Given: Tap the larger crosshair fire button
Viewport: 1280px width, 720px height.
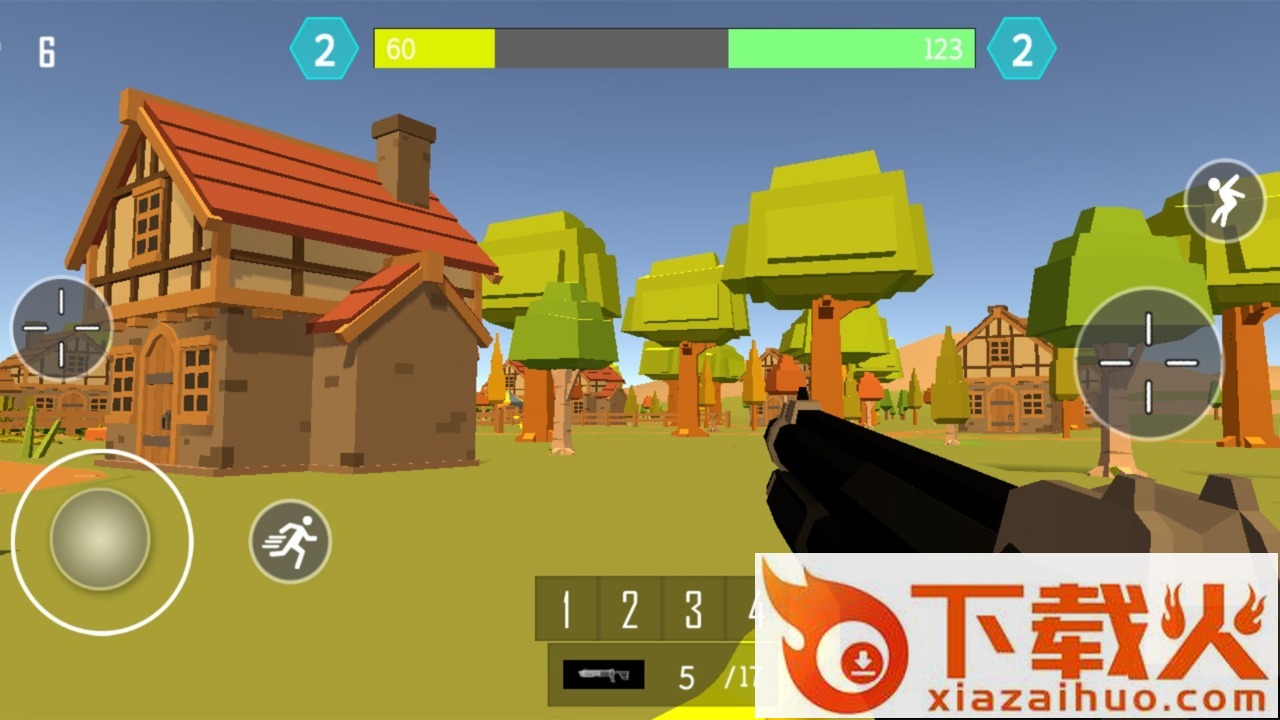Looking at the screenshot, I should 1148,362.
